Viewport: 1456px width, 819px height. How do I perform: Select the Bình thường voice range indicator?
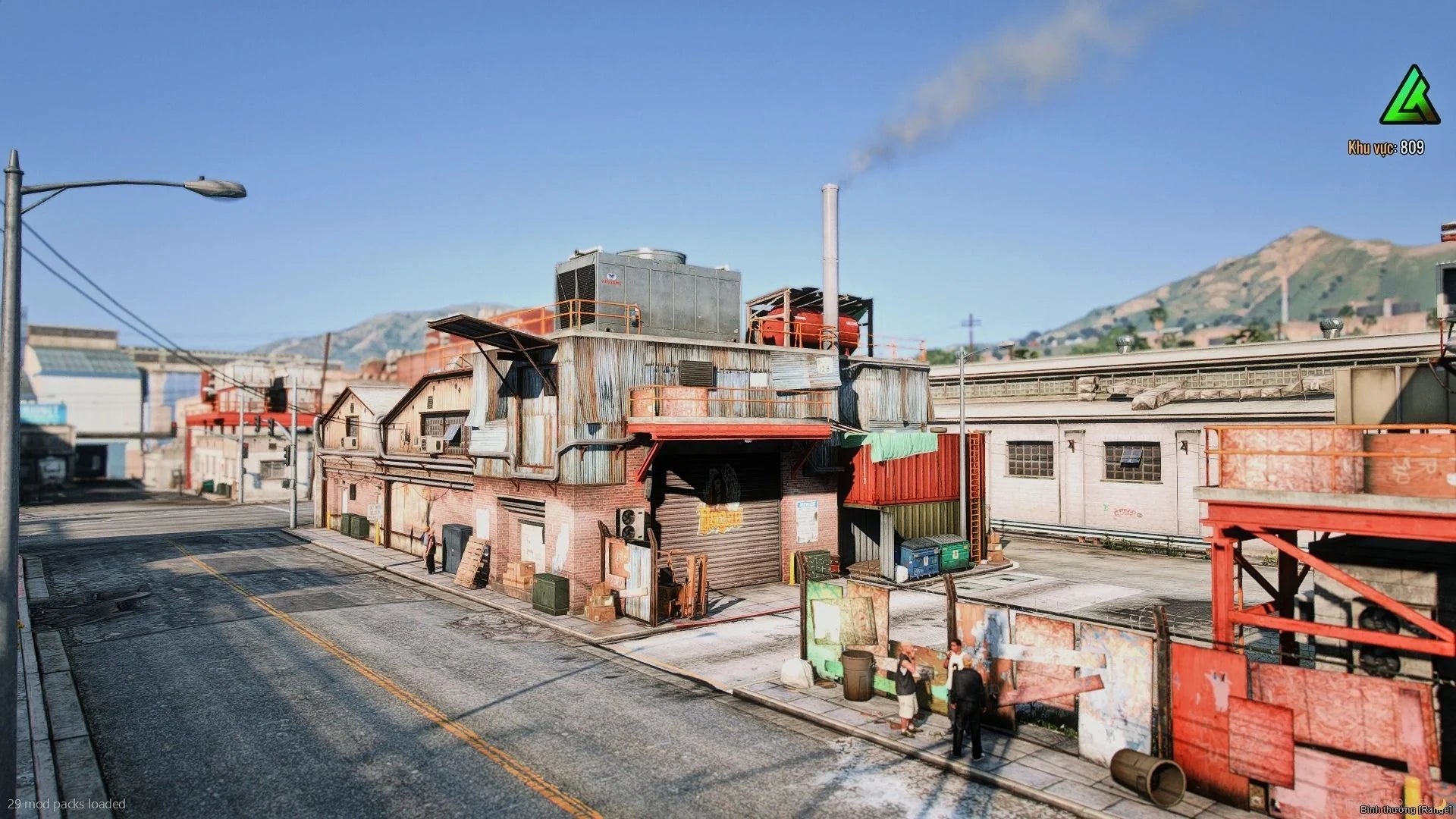1405,810
